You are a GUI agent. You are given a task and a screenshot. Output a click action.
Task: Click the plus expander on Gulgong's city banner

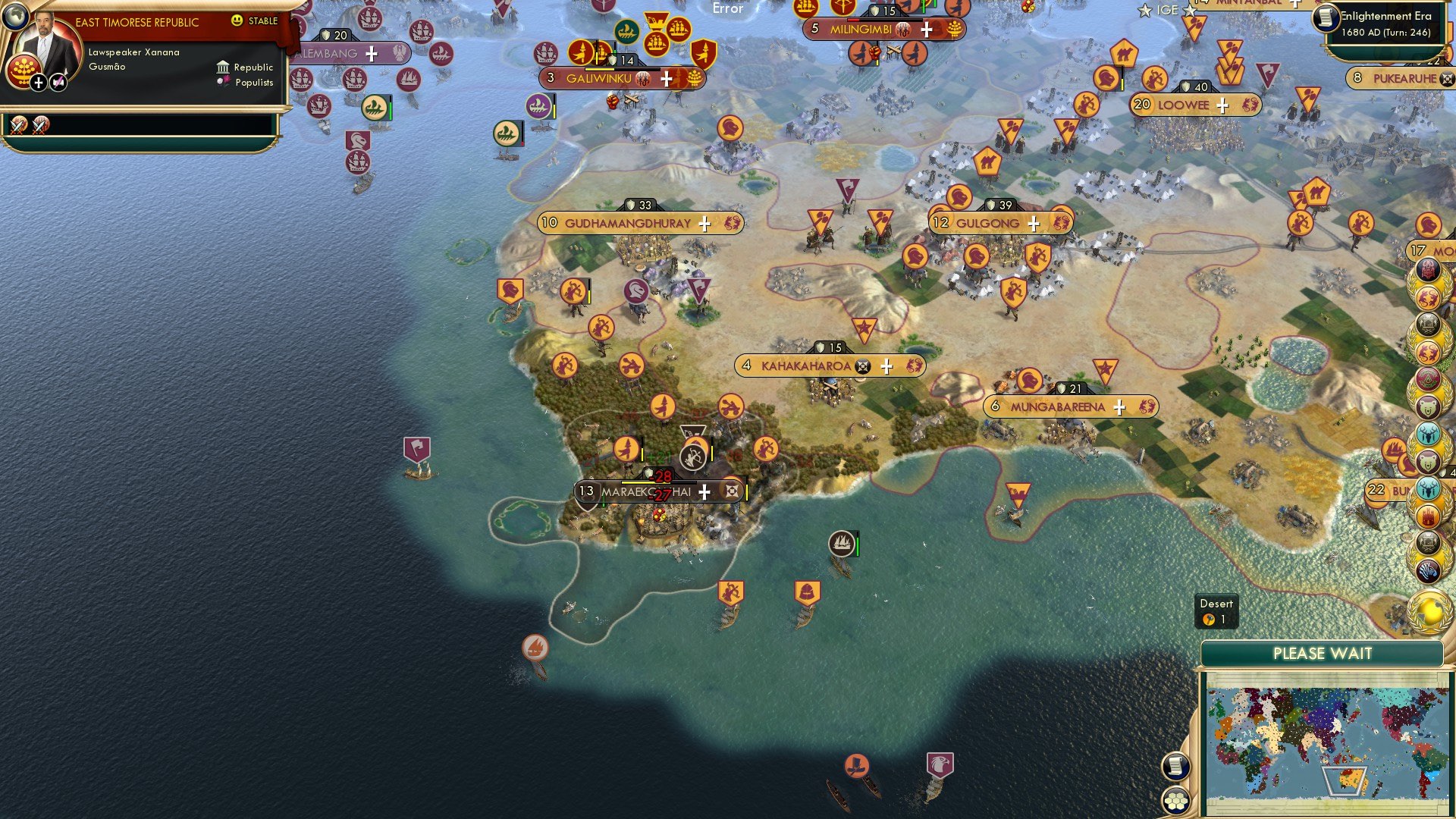pyautogui.click(x=1033, y=223)
